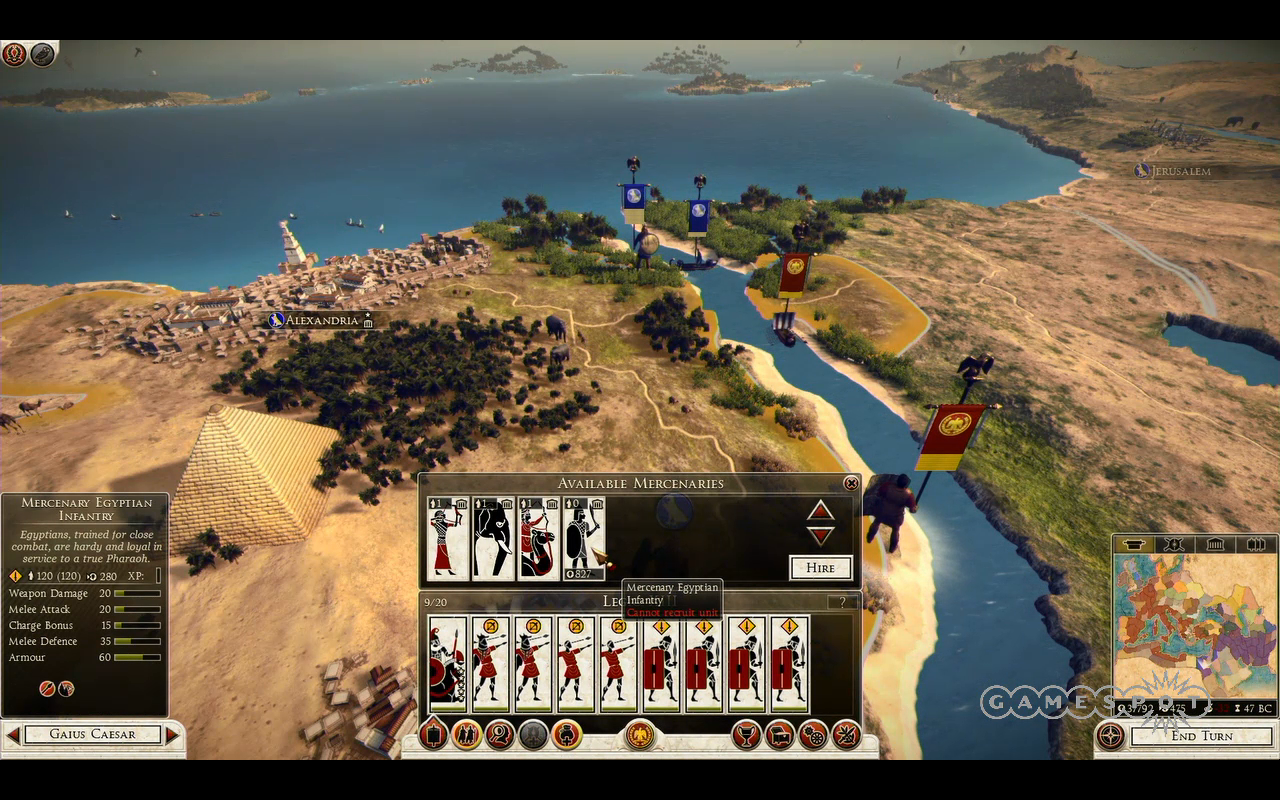Select the general's cavalry unit card
Image resolution: width=1280 pixels, height=800 pixels.
(x=447, y=664)
